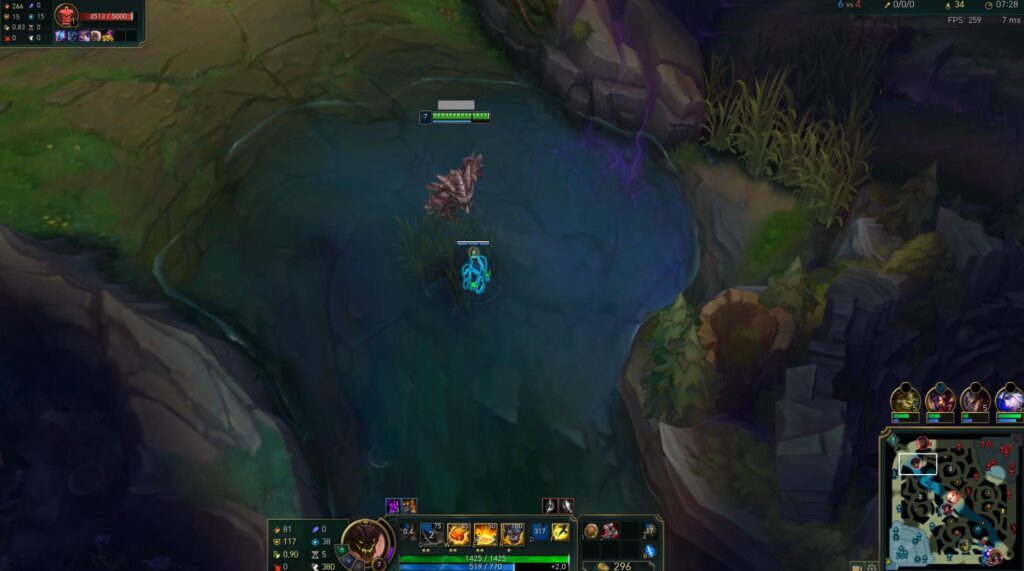Screen dimensions: 1024x571
Task: Select the first ally portrait above minimap
Action: 906,399
